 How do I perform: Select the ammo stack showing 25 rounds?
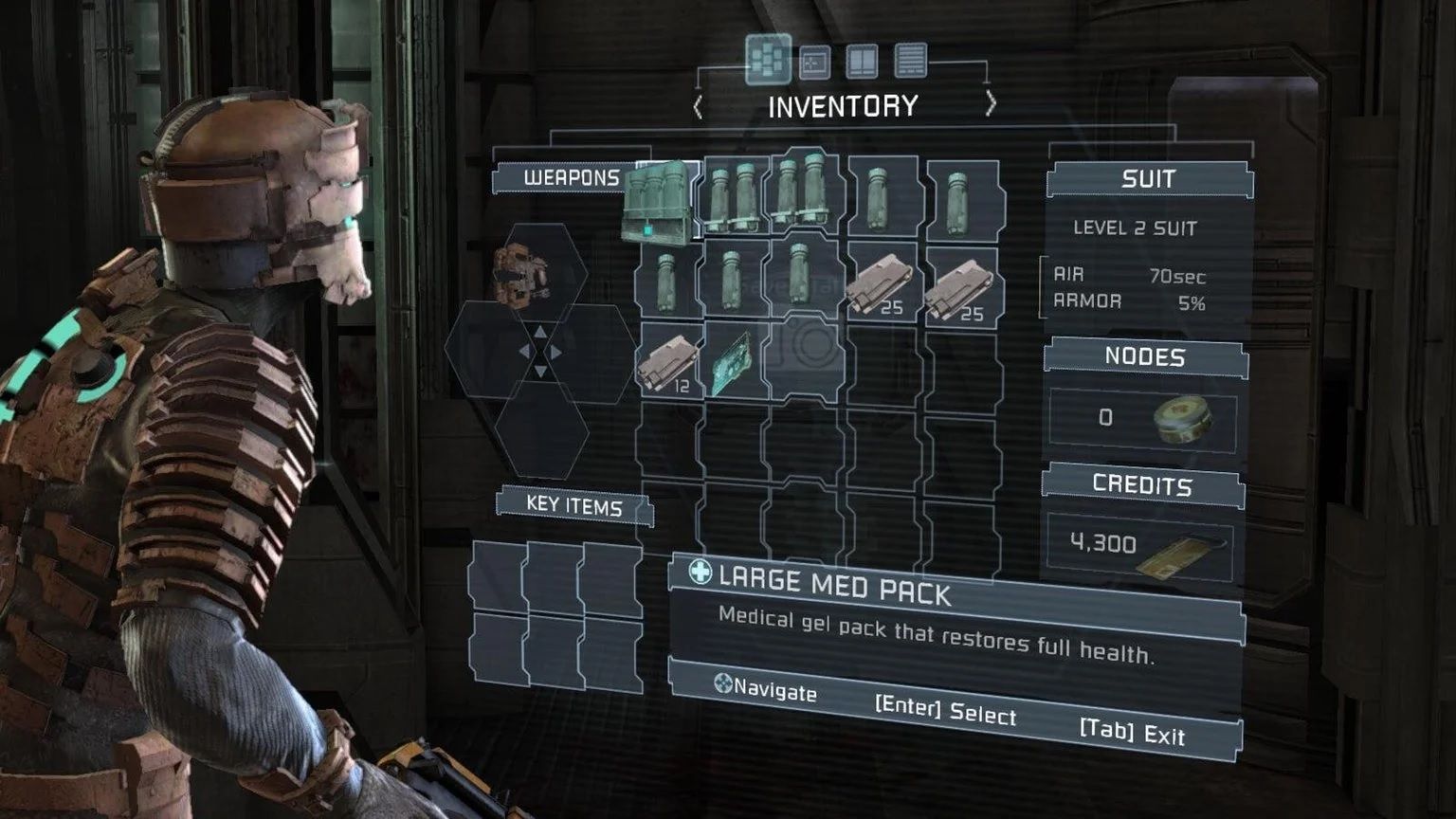tap(882, 284)
